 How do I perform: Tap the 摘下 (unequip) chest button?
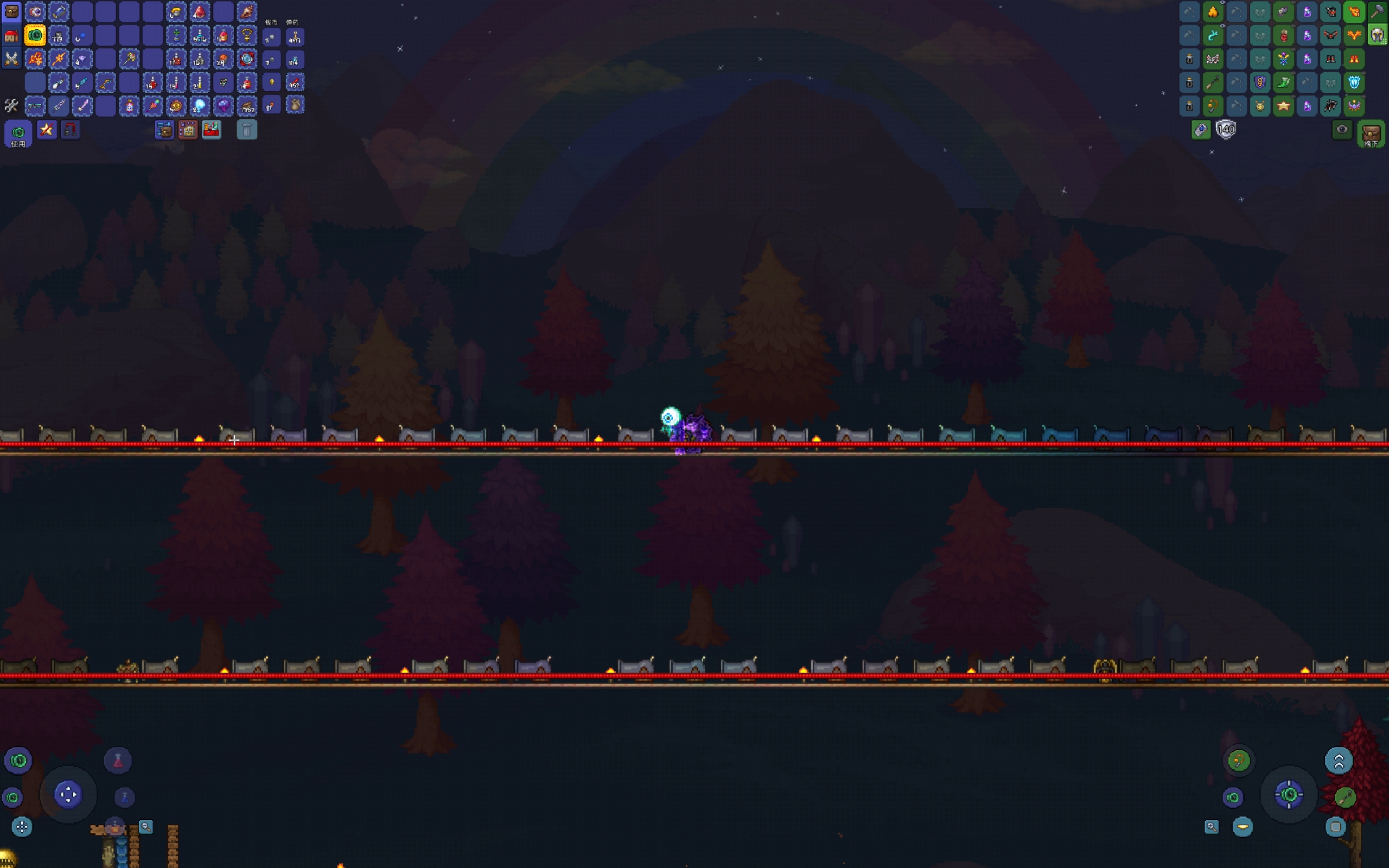pyautogui.click(x=1371, y=135)
